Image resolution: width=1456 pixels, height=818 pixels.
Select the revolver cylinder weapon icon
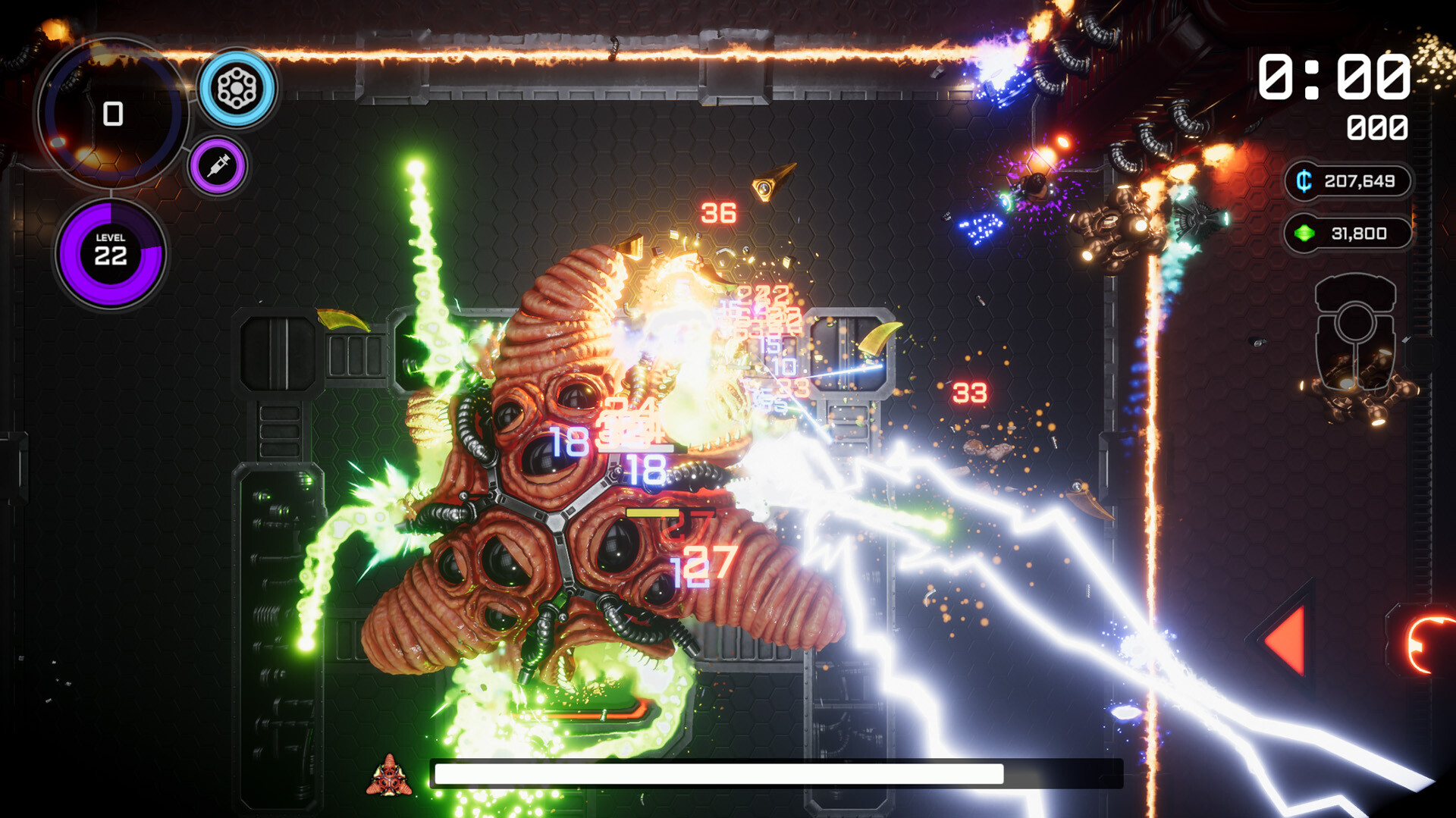237,88
